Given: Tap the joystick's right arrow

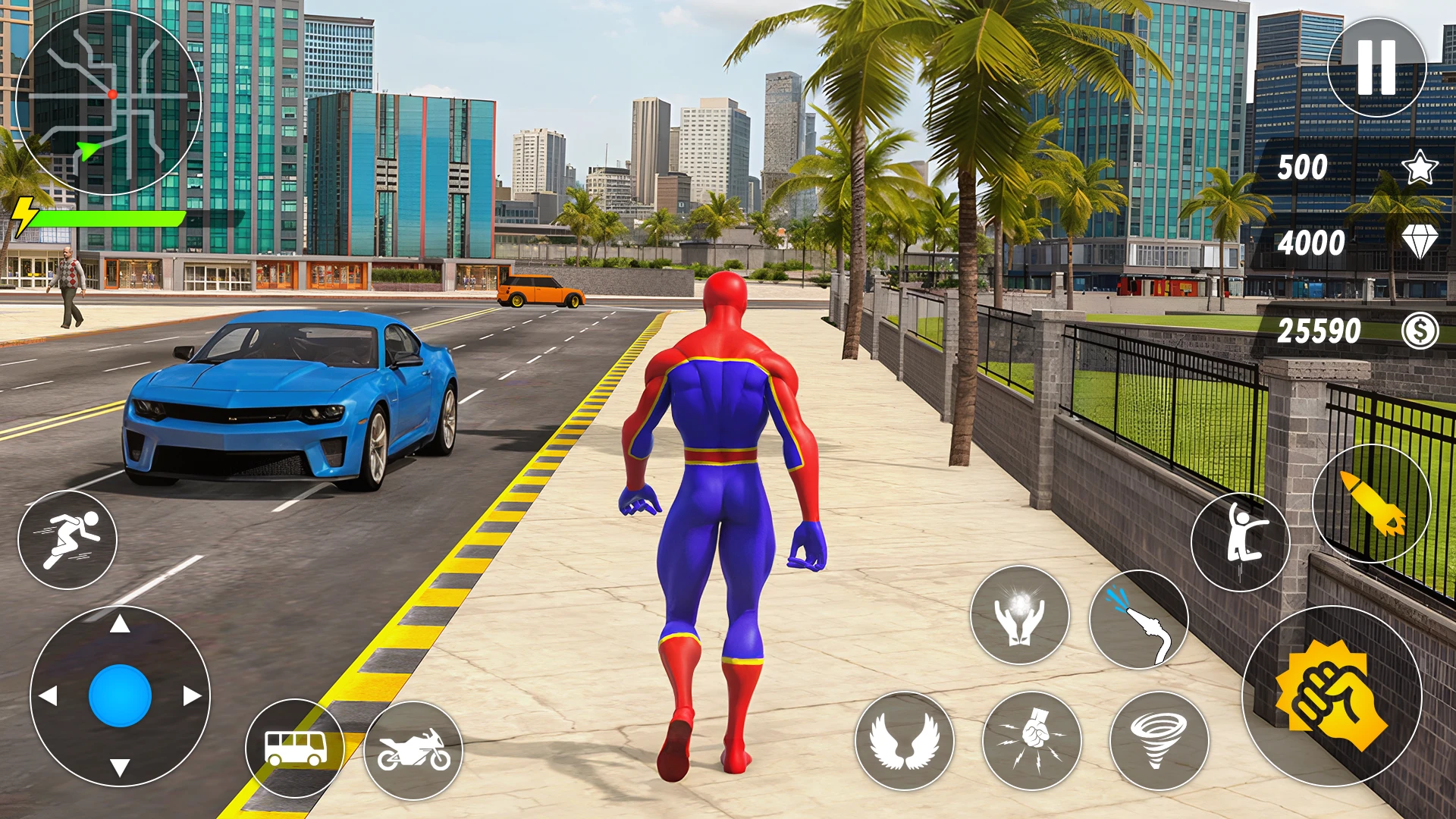Looking at the screenshot, I should pos(191,695).
